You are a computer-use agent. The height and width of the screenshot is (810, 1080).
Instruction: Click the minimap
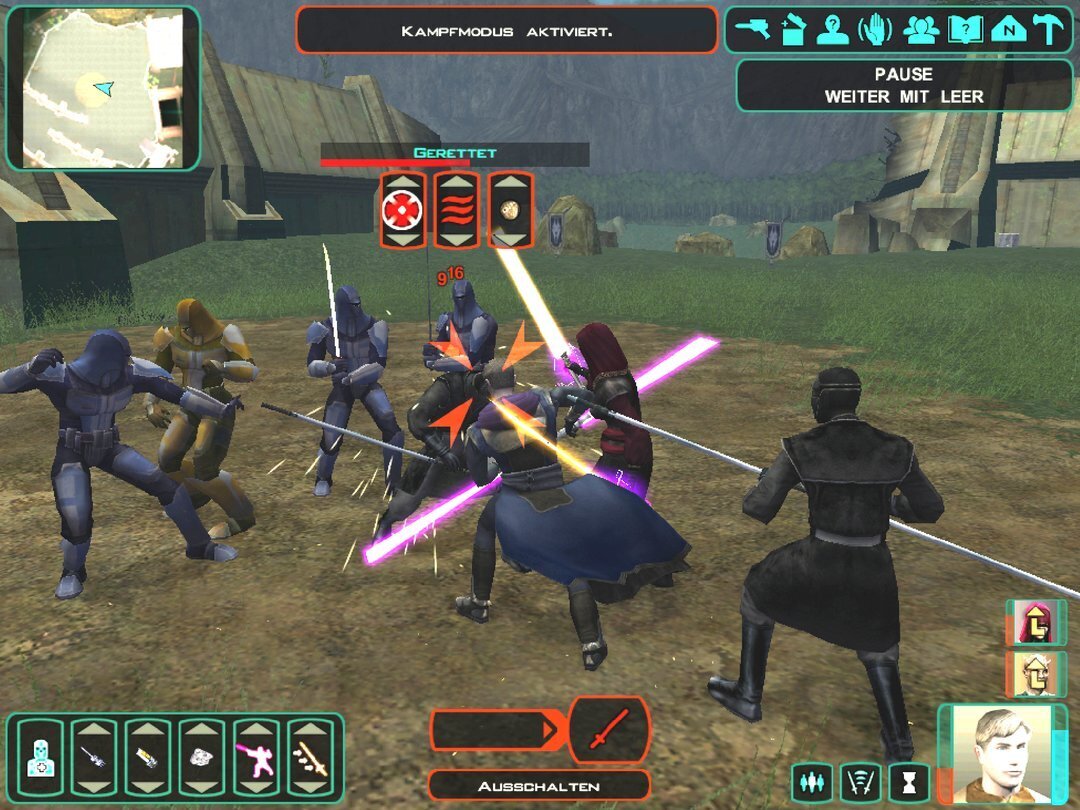coord(103,88)
